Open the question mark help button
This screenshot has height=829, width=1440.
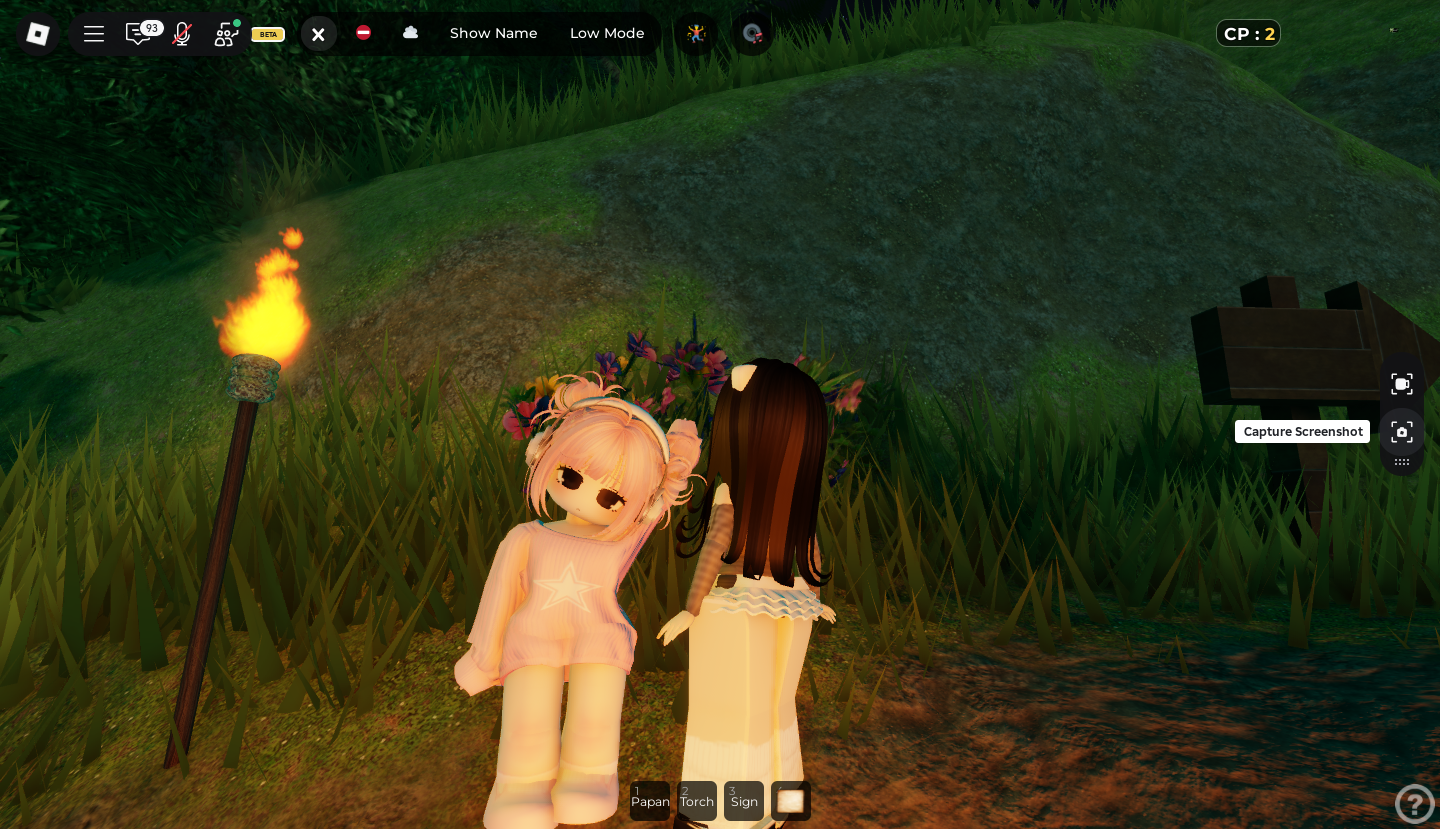[x=1415, y=803]
